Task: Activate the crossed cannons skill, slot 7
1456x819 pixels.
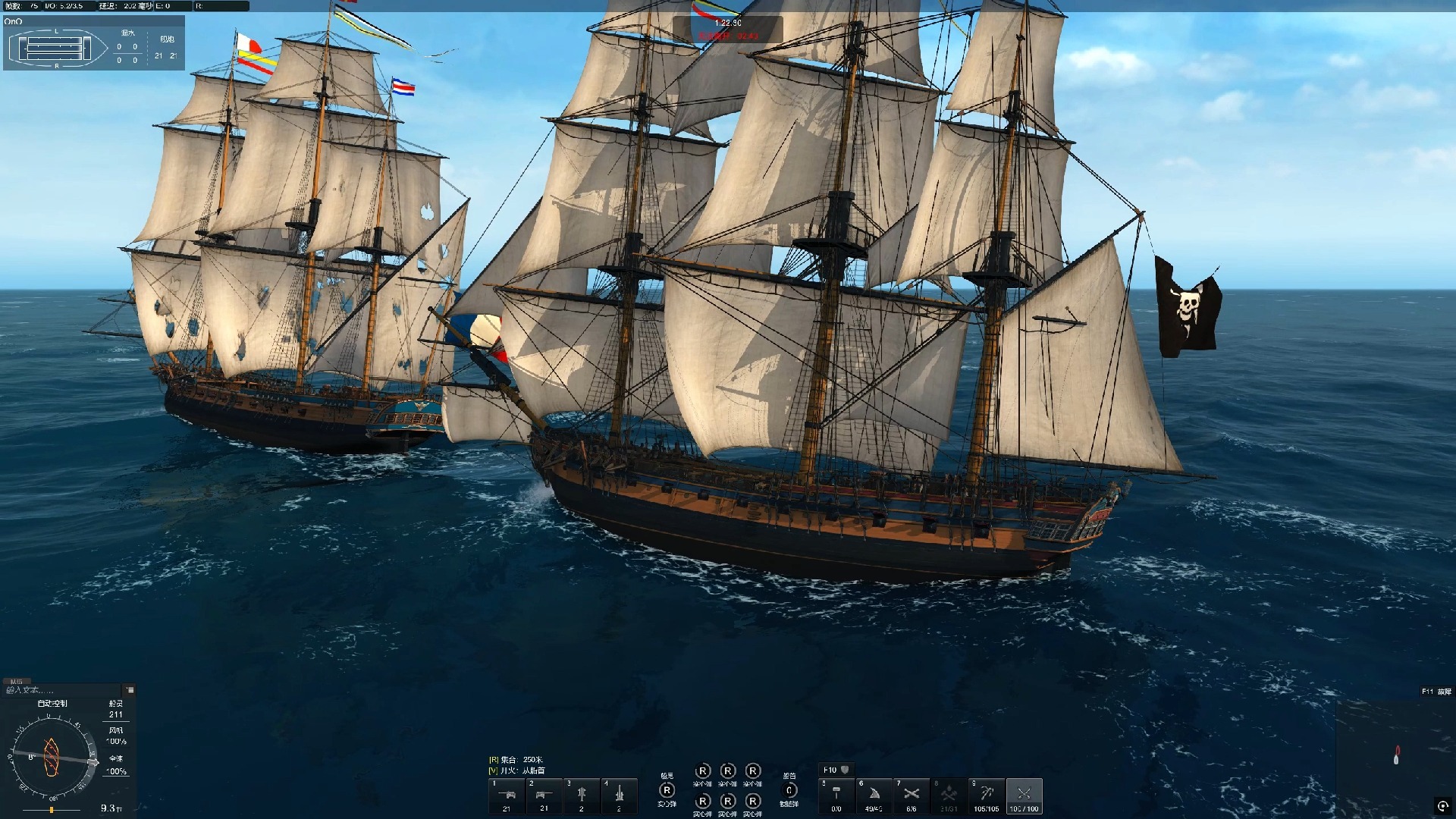Action: point(912,795)
